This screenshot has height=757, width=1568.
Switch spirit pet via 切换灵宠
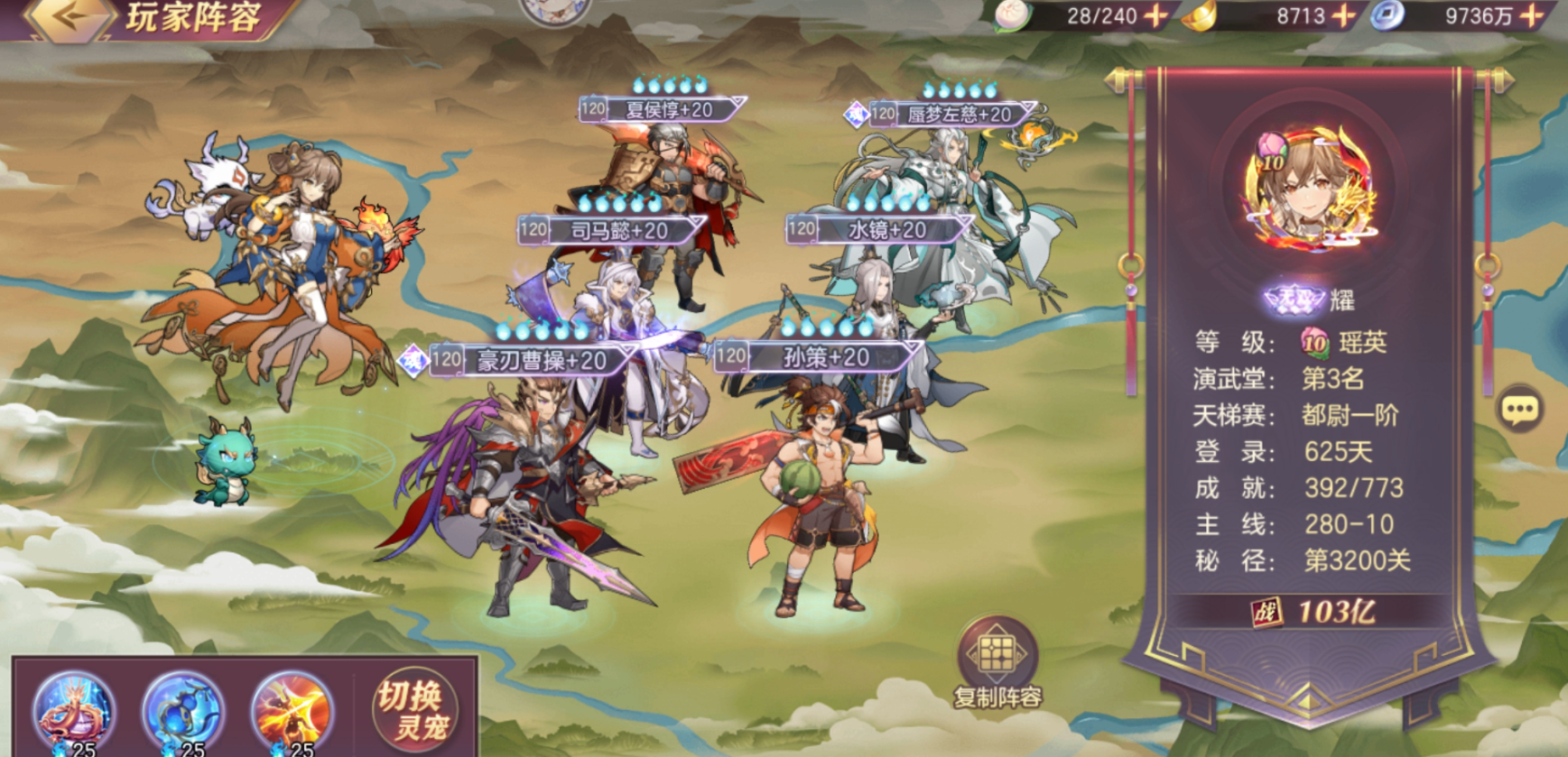(x=416, y=710)
